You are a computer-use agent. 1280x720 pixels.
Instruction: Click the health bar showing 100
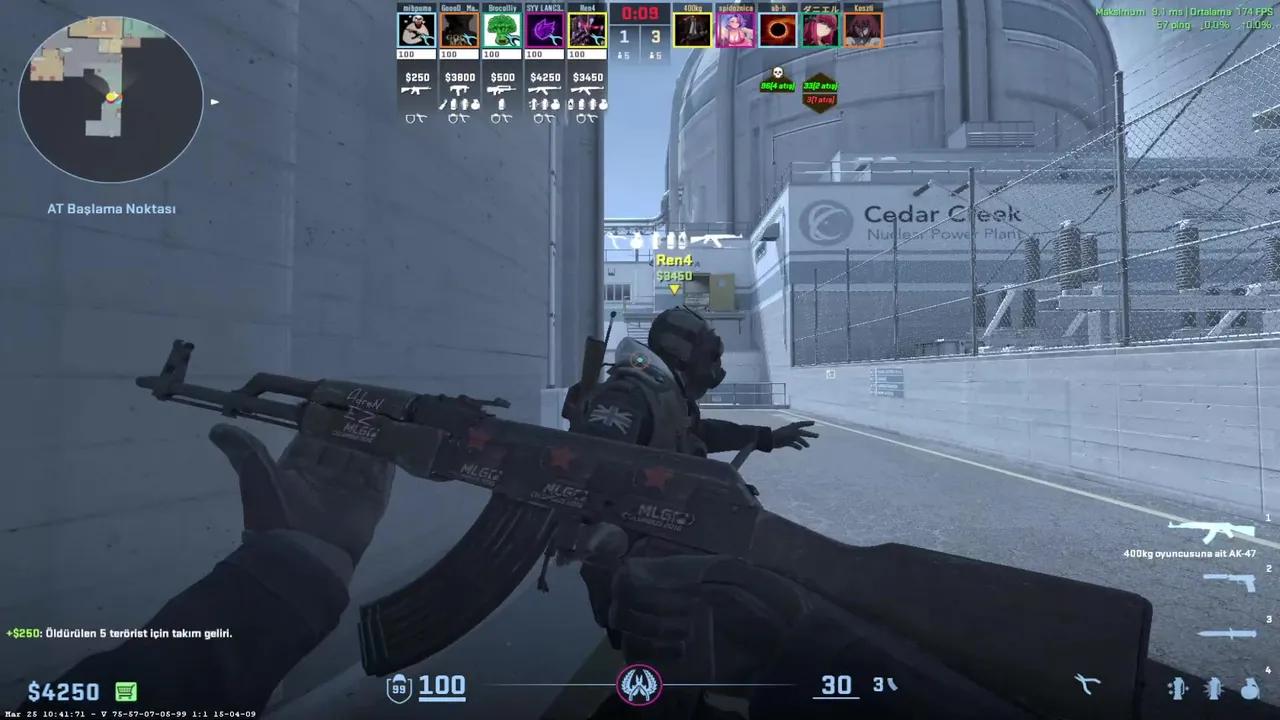pos(440,686)
